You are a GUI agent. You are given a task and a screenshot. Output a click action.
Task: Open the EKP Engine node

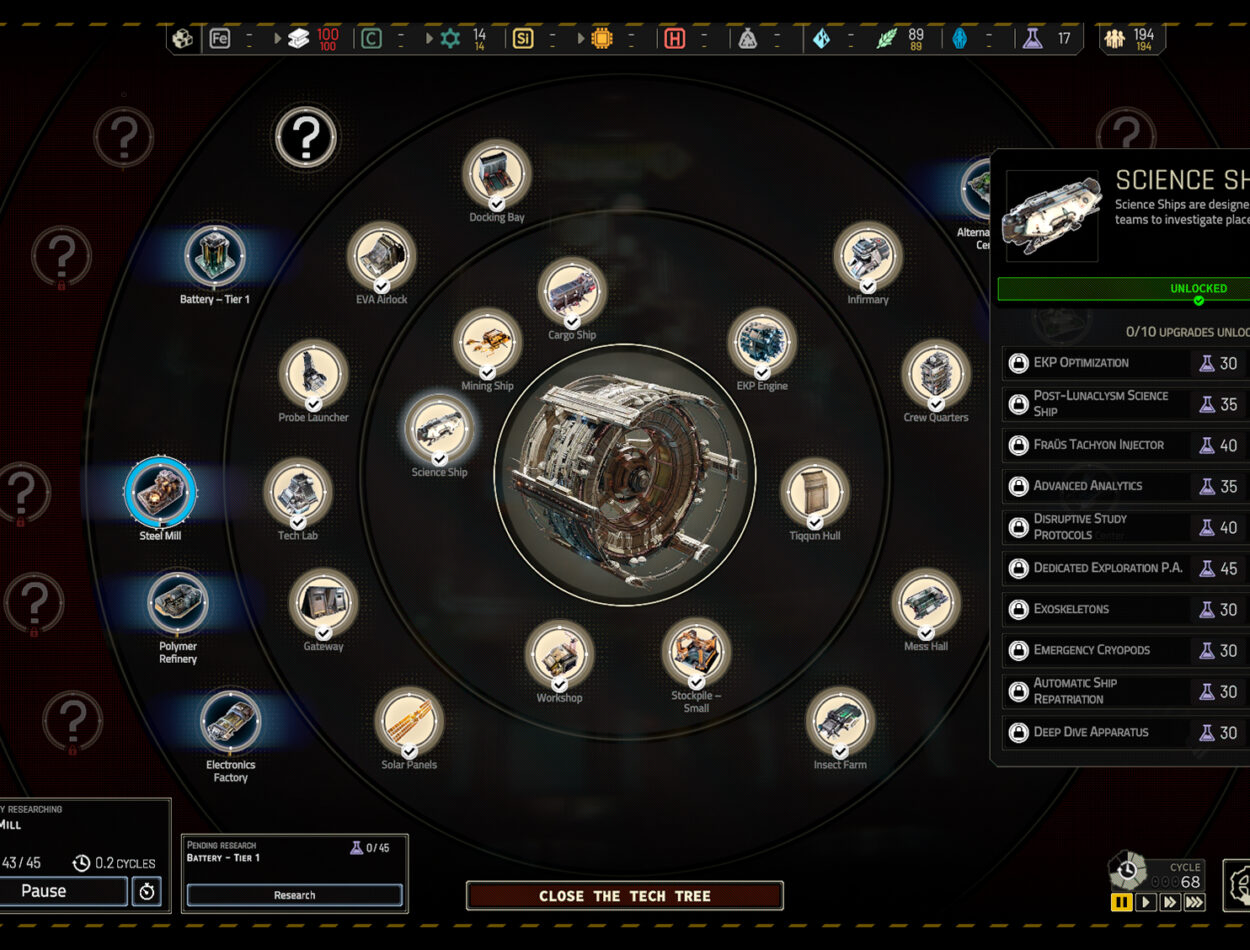click(762, 343)
